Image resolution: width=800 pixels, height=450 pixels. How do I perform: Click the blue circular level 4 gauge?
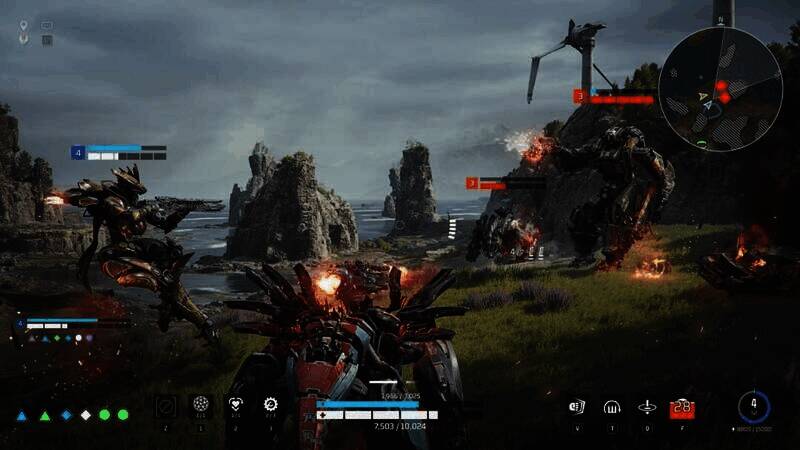[753, 407]
